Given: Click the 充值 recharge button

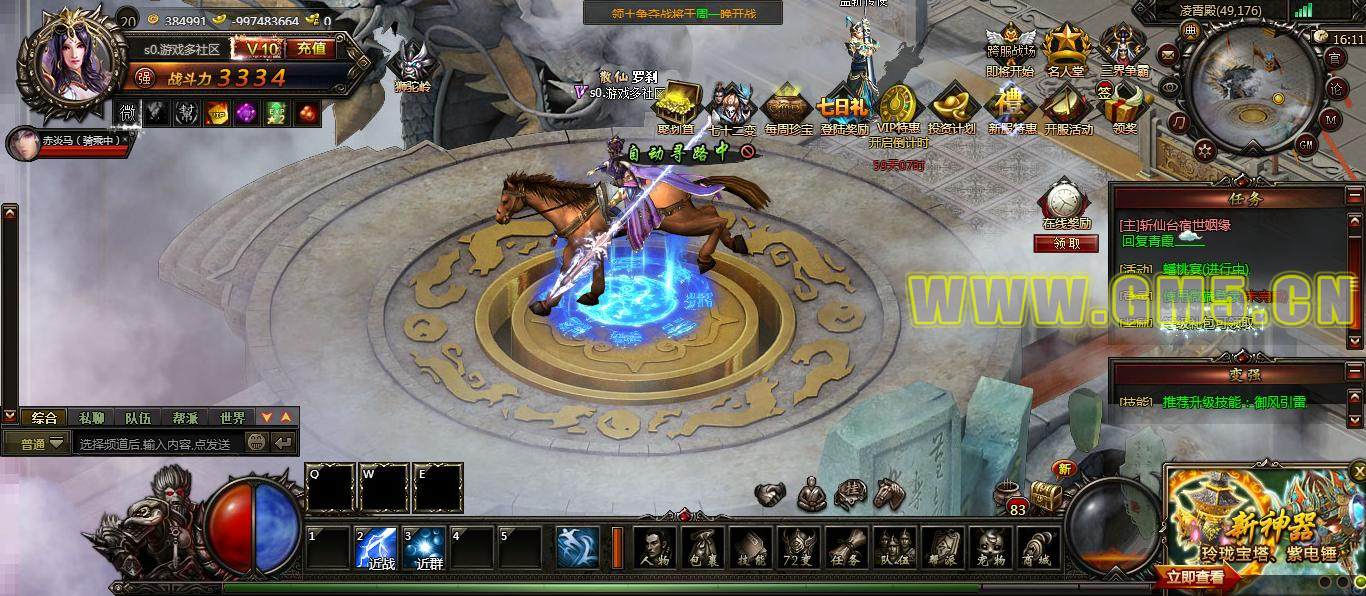Looking at the screenshot, I should (x=311, y=48).
